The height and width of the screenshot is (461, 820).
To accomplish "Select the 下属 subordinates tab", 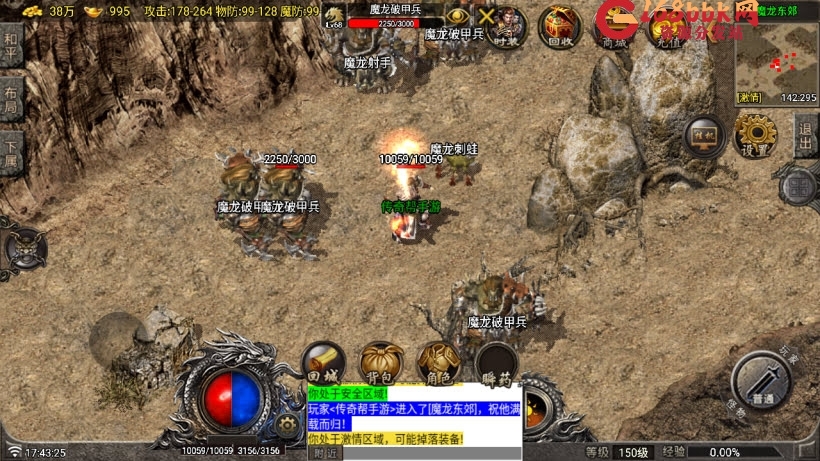I will coord(10,150).
